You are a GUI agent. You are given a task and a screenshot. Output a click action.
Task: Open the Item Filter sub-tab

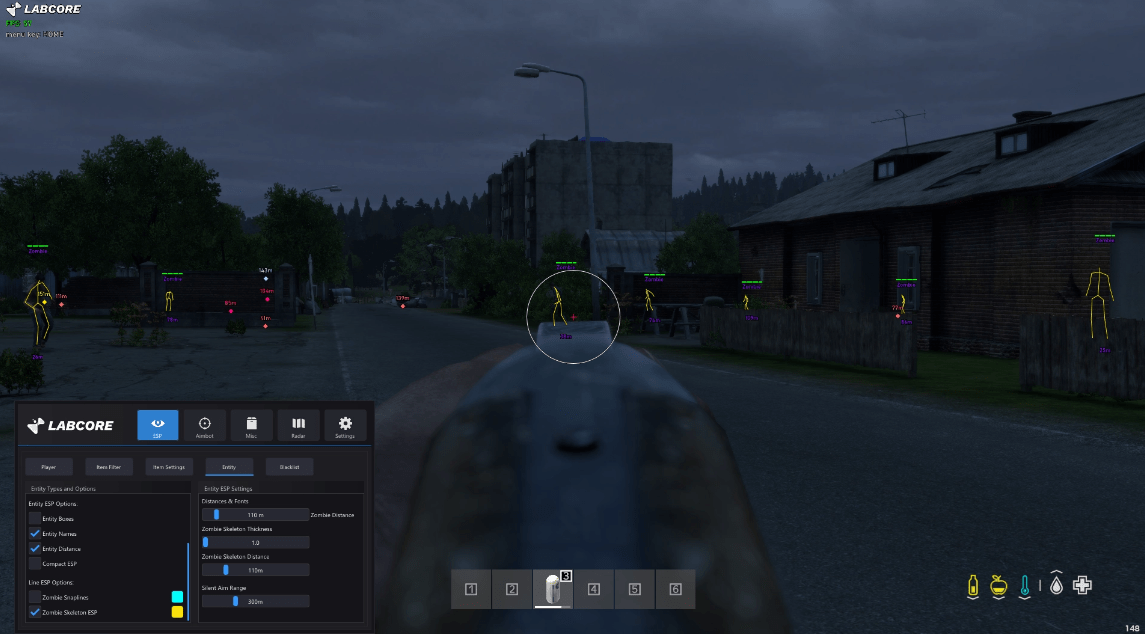pos(109,467)
